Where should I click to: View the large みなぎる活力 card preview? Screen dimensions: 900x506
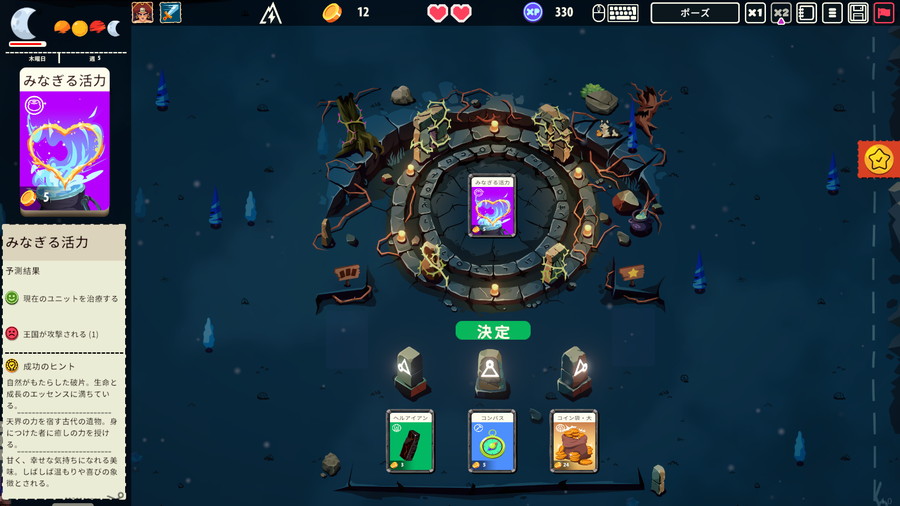65,140
